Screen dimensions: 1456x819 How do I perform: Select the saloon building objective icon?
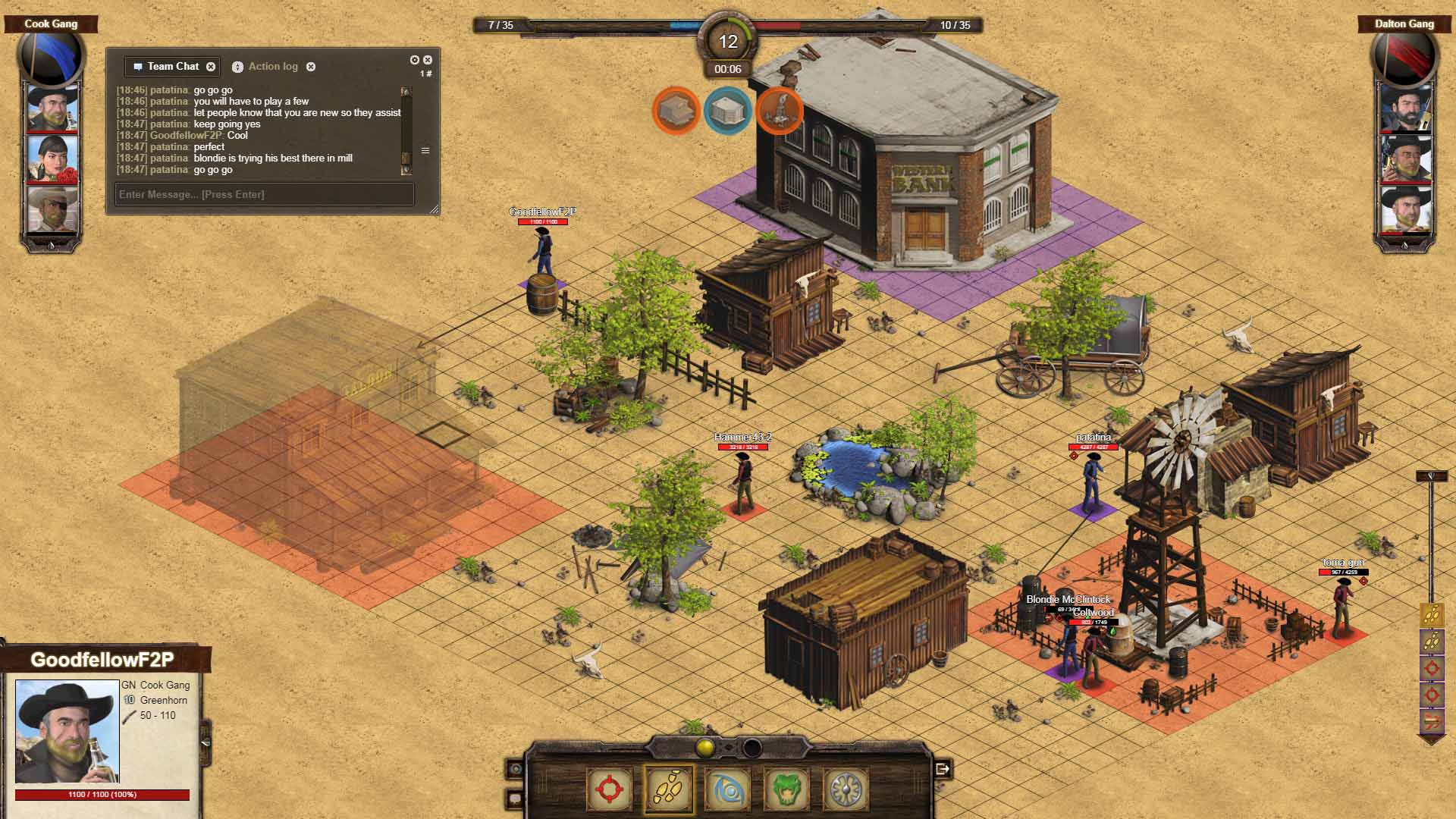675,111
